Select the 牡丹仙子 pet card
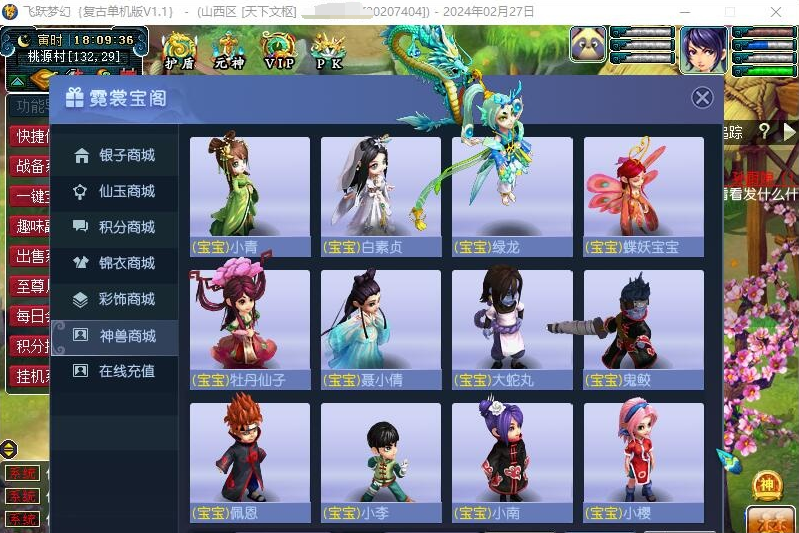 (250, 329)
